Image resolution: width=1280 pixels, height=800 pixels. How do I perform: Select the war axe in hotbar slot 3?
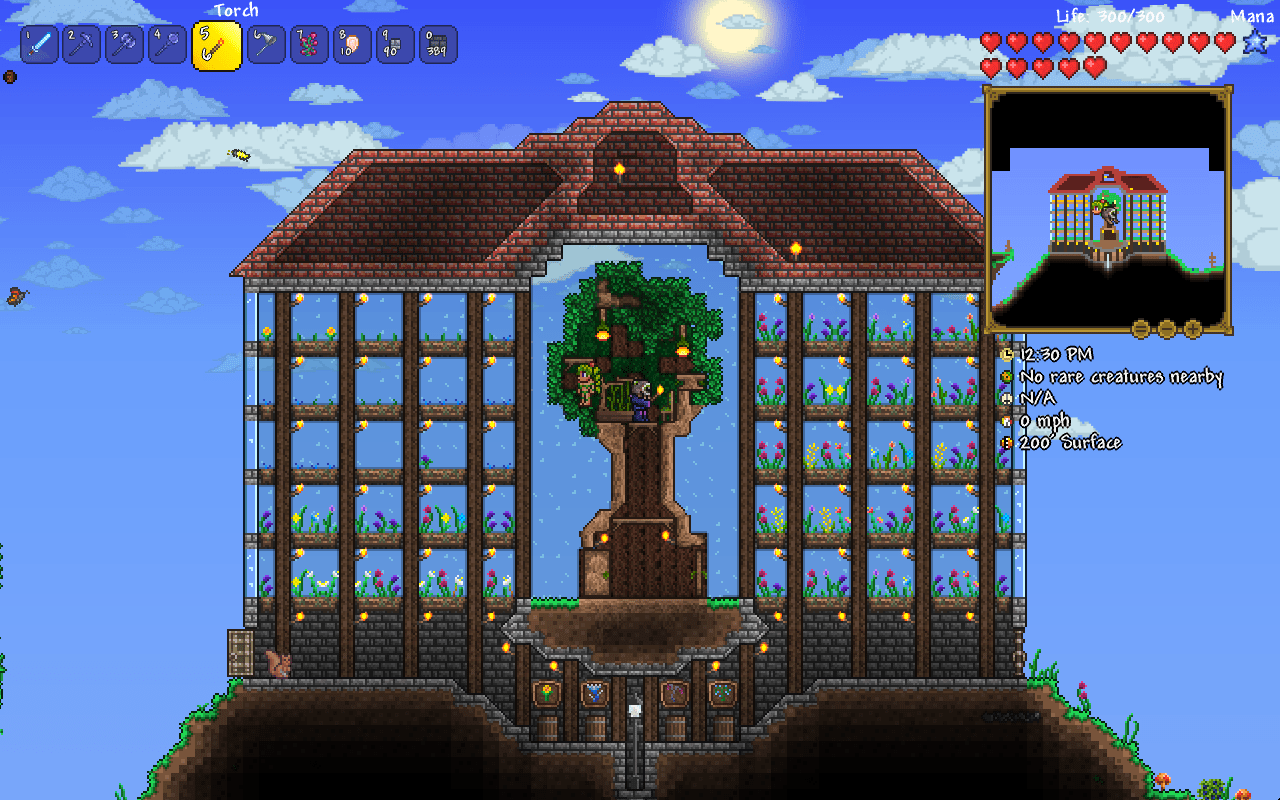124,44
